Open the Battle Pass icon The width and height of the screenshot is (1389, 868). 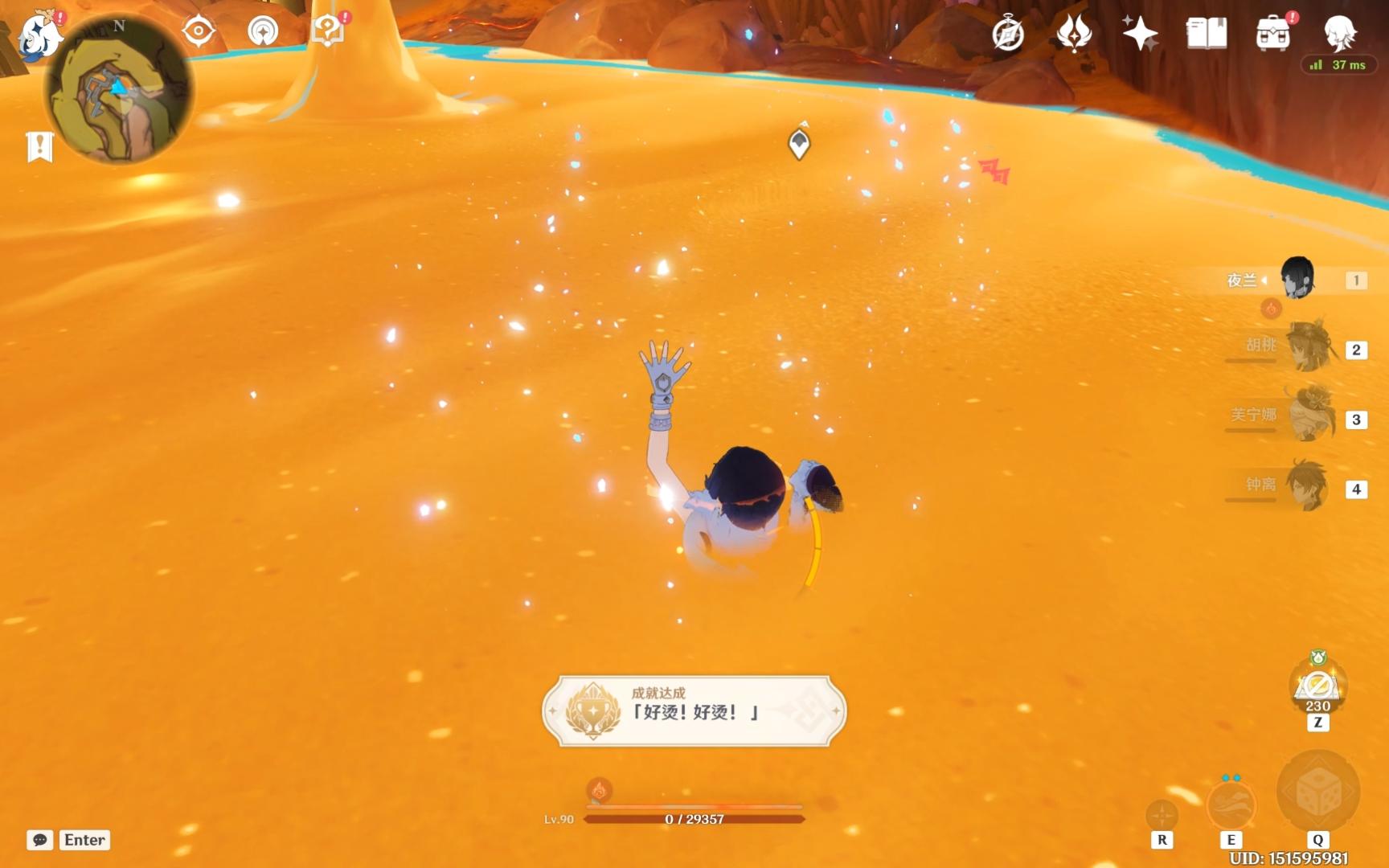click(1074, 34)
